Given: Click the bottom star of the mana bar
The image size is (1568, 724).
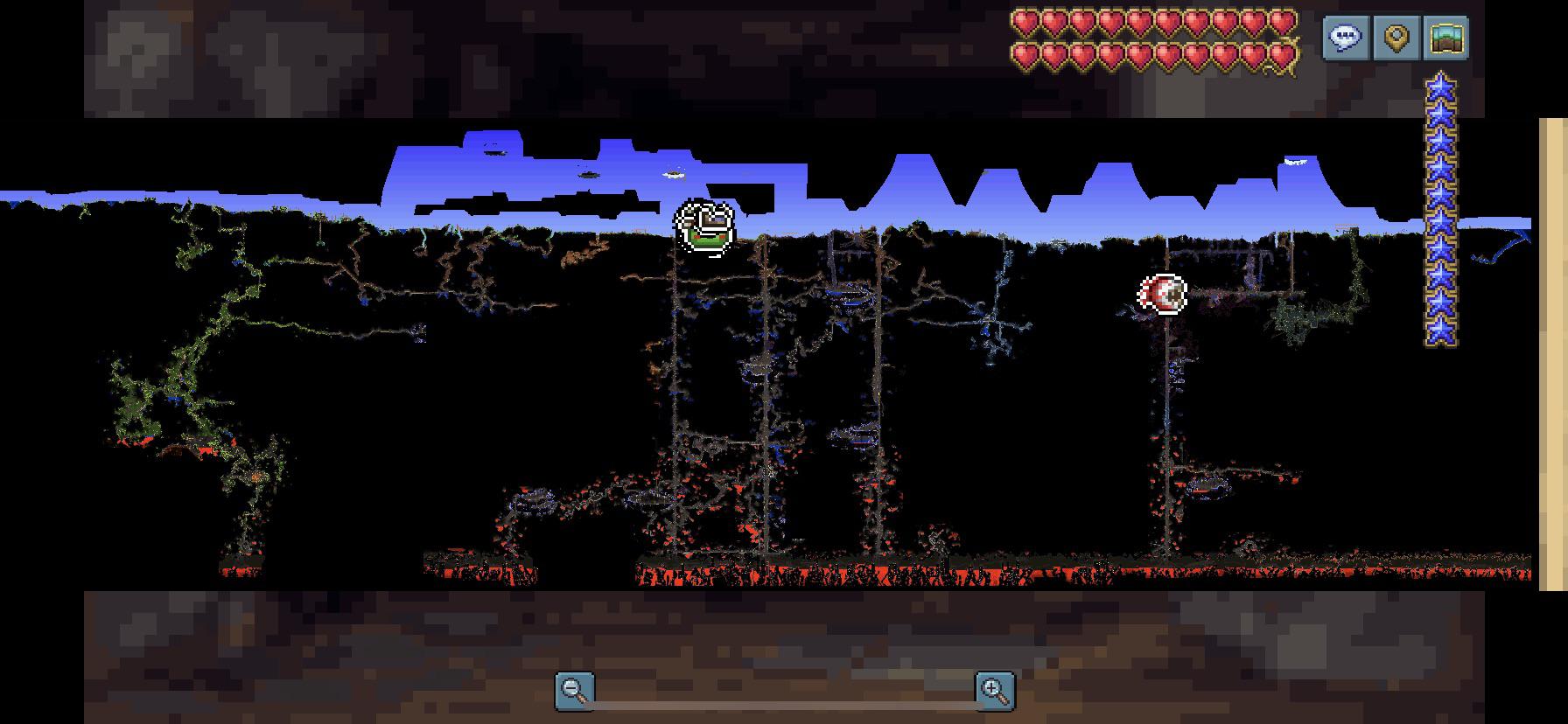Looking at the screenshot, I should 1441,330.
